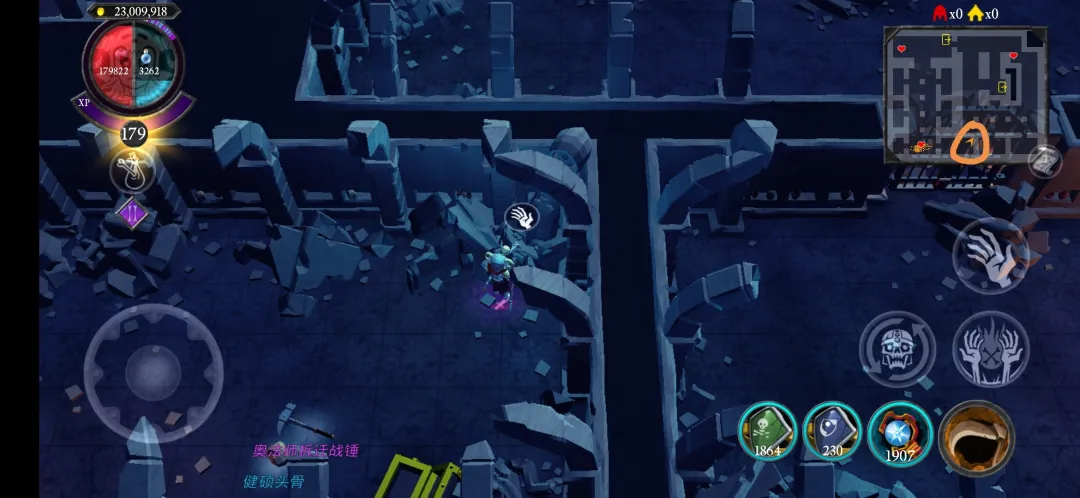1080x498 pixels.
Task: Tap the level 179 character badge
Action: (133, 133)
